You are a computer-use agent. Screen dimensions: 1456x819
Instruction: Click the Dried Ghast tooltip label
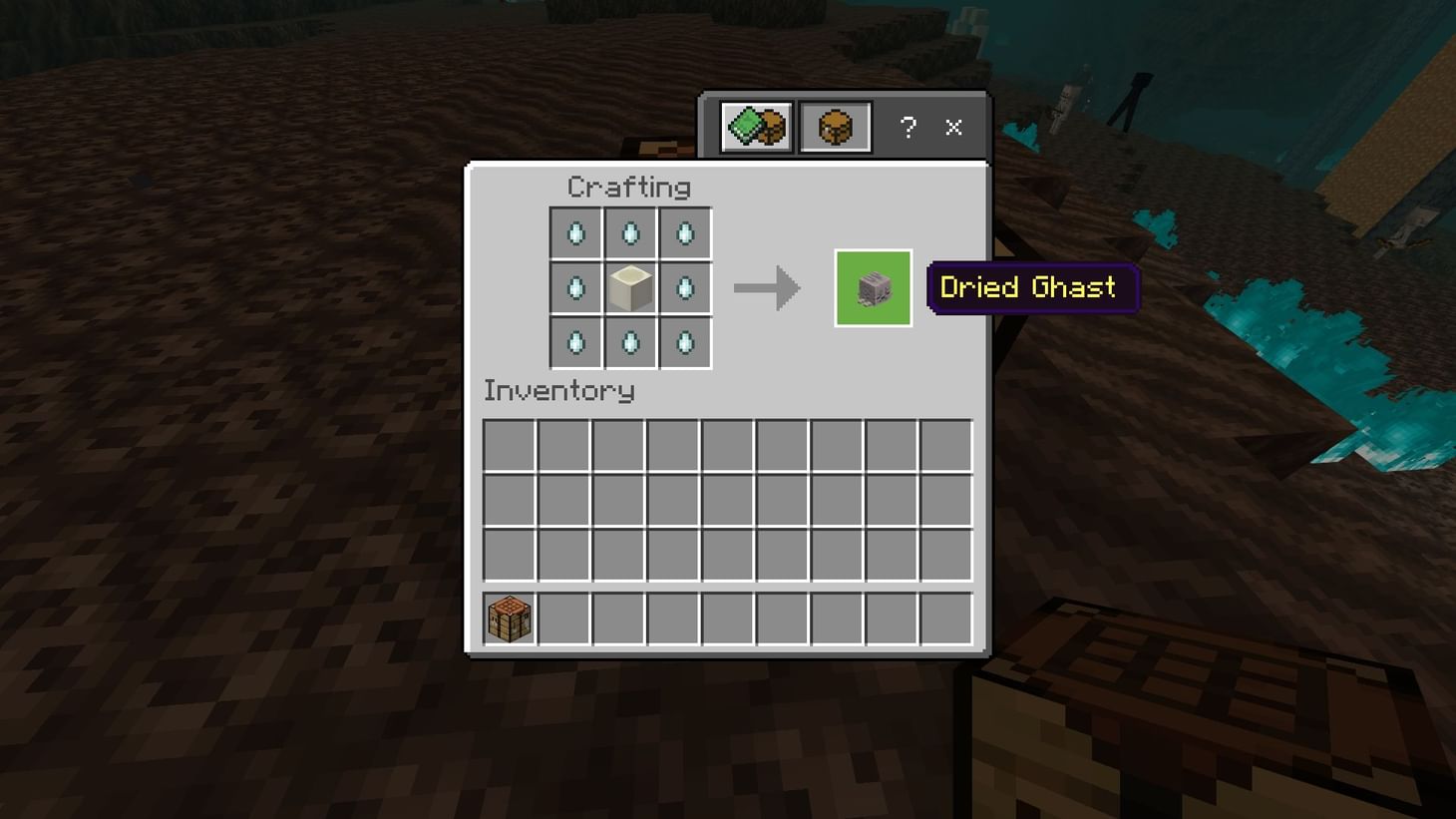pyautogui.click(x=1030, y=287)
